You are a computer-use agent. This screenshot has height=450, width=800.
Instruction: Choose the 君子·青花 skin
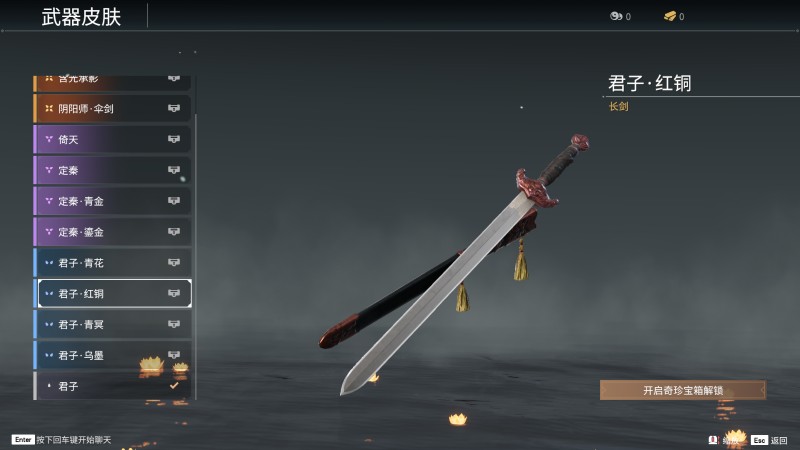tap(112, 263)
